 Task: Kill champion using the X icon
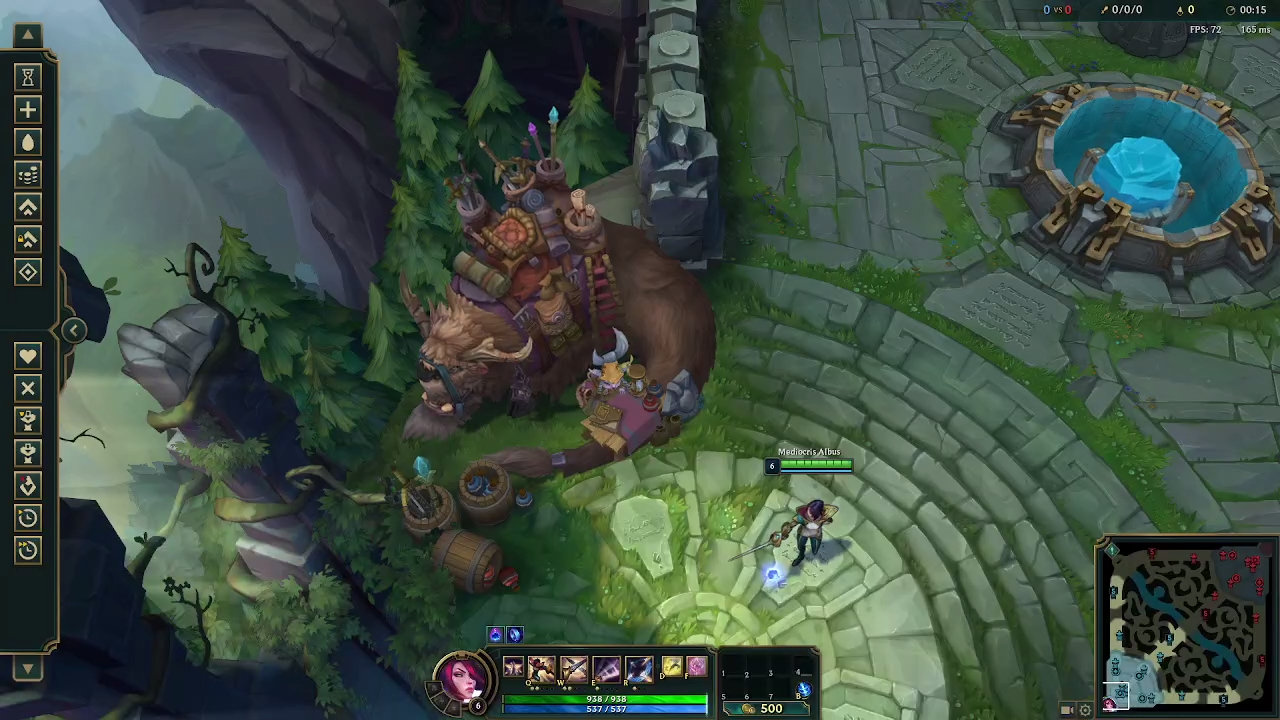(27, 388)
